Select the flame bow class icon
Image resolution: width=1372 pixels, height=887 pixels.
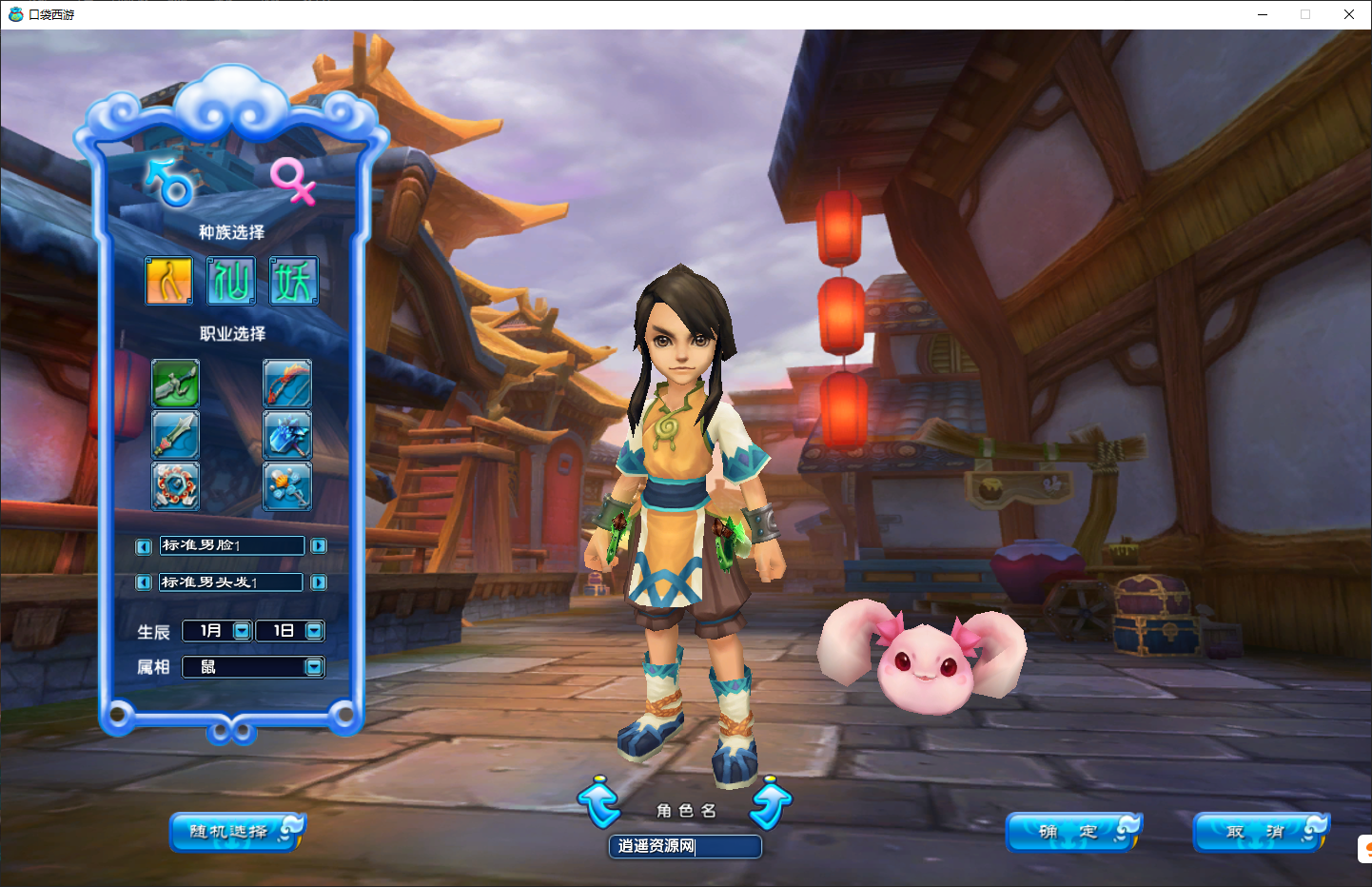pyautogui.click(x=287, y=384)
